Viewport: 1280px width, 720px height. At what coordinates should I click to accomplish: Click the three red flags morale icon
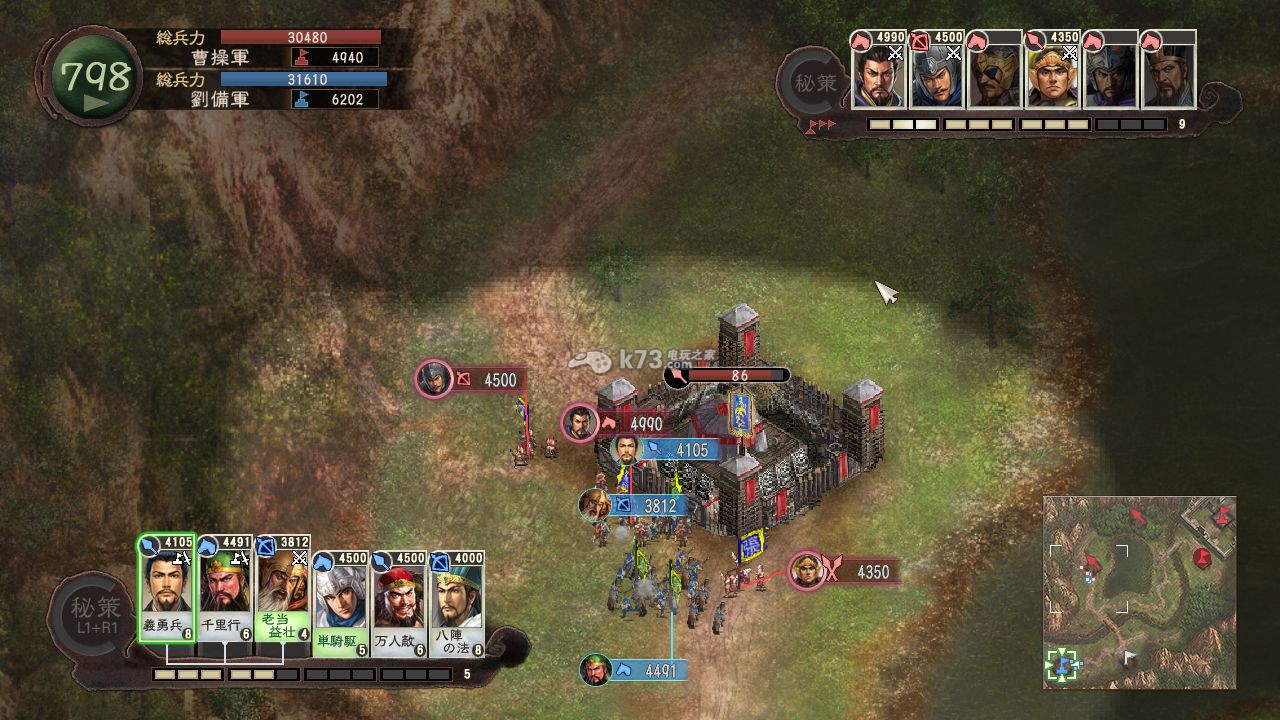[x=821, y=122]
